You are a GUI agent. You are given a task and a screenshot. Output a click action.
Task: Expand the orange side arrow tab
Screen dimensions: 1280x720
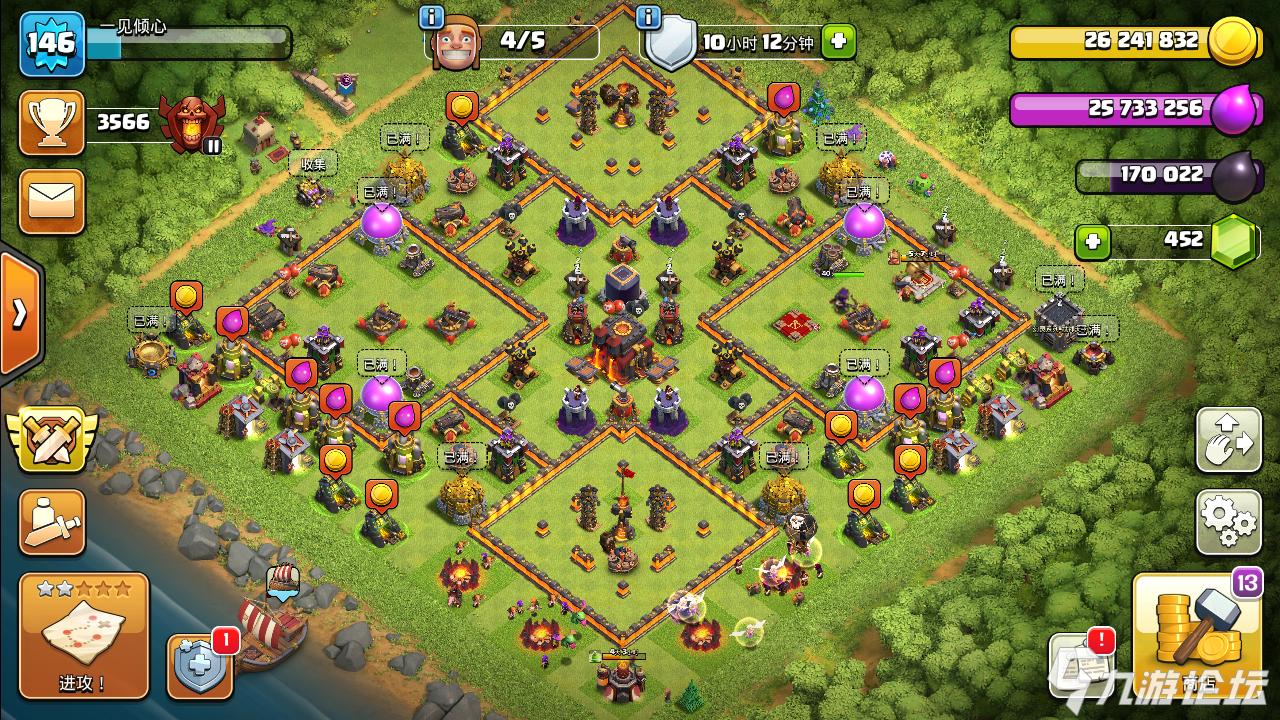coord(19,314)
